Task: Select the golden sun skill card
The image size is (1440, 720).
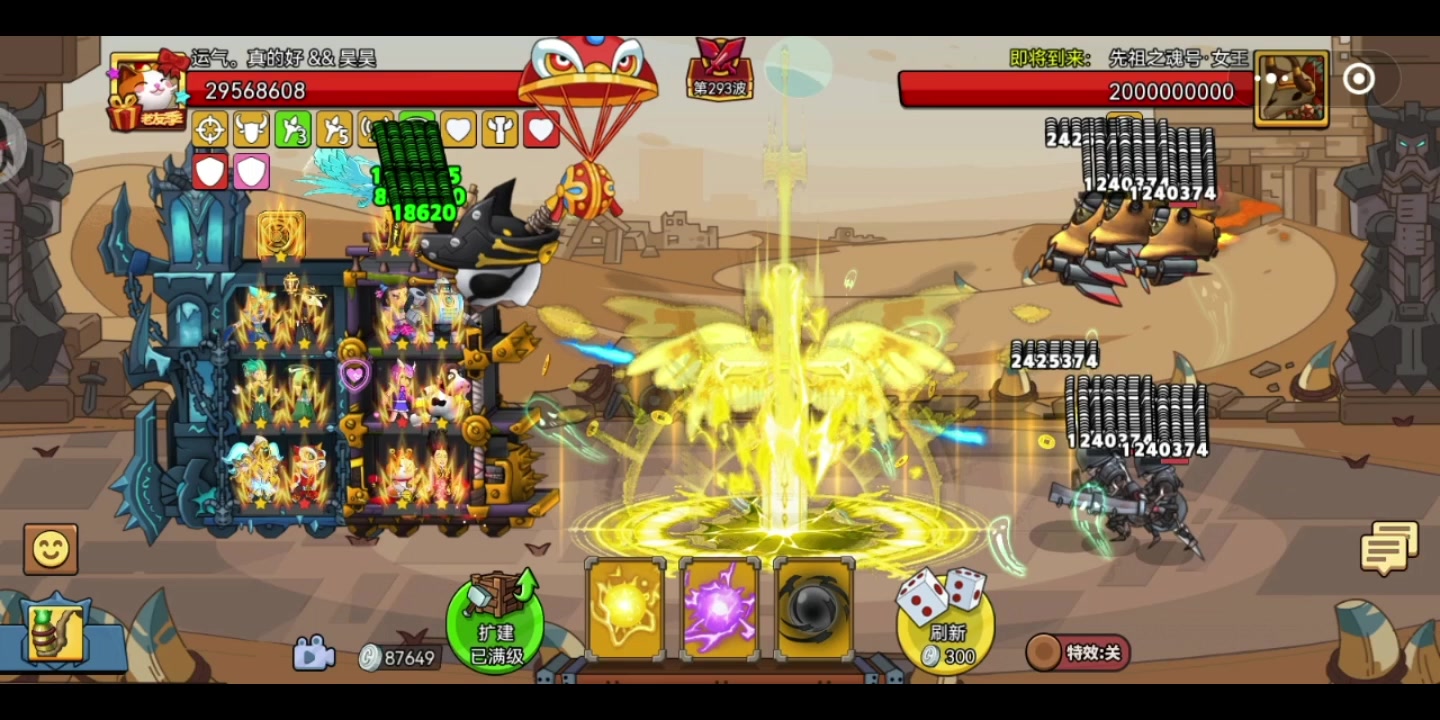Action: click(x=625, y=609)
